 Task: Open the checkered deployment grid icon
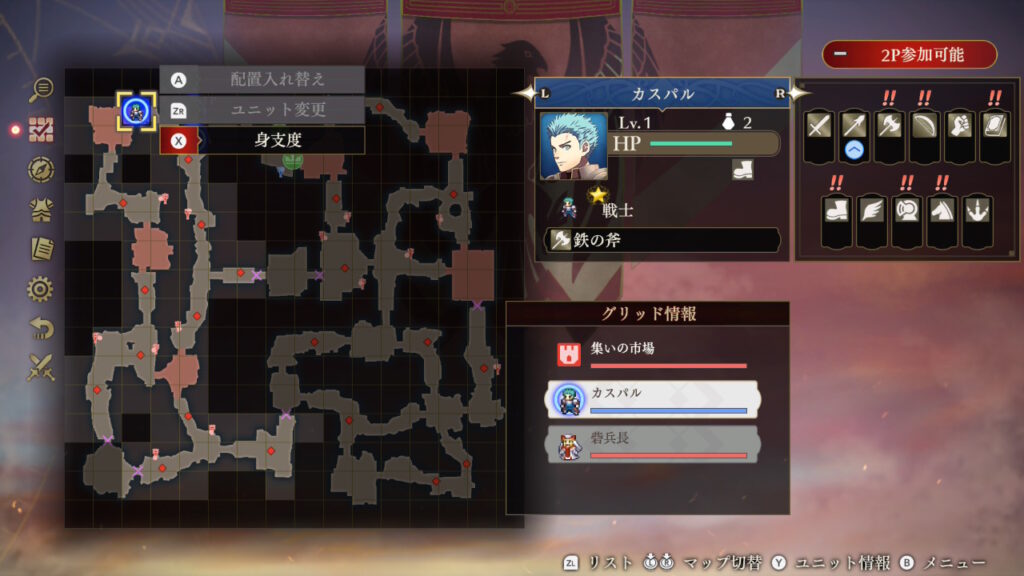point(41,129)
